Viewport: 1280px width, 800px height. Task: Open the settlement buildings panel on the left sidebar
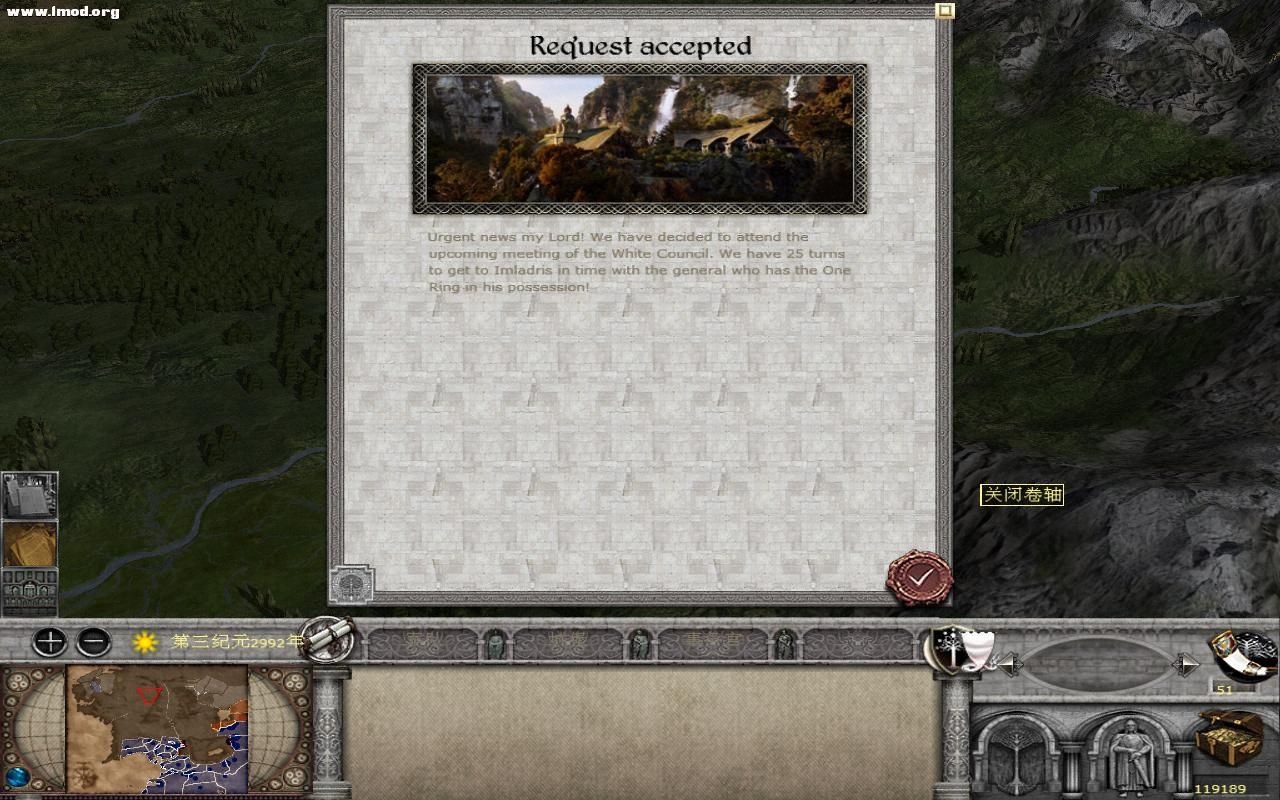[x=28, y=592]
